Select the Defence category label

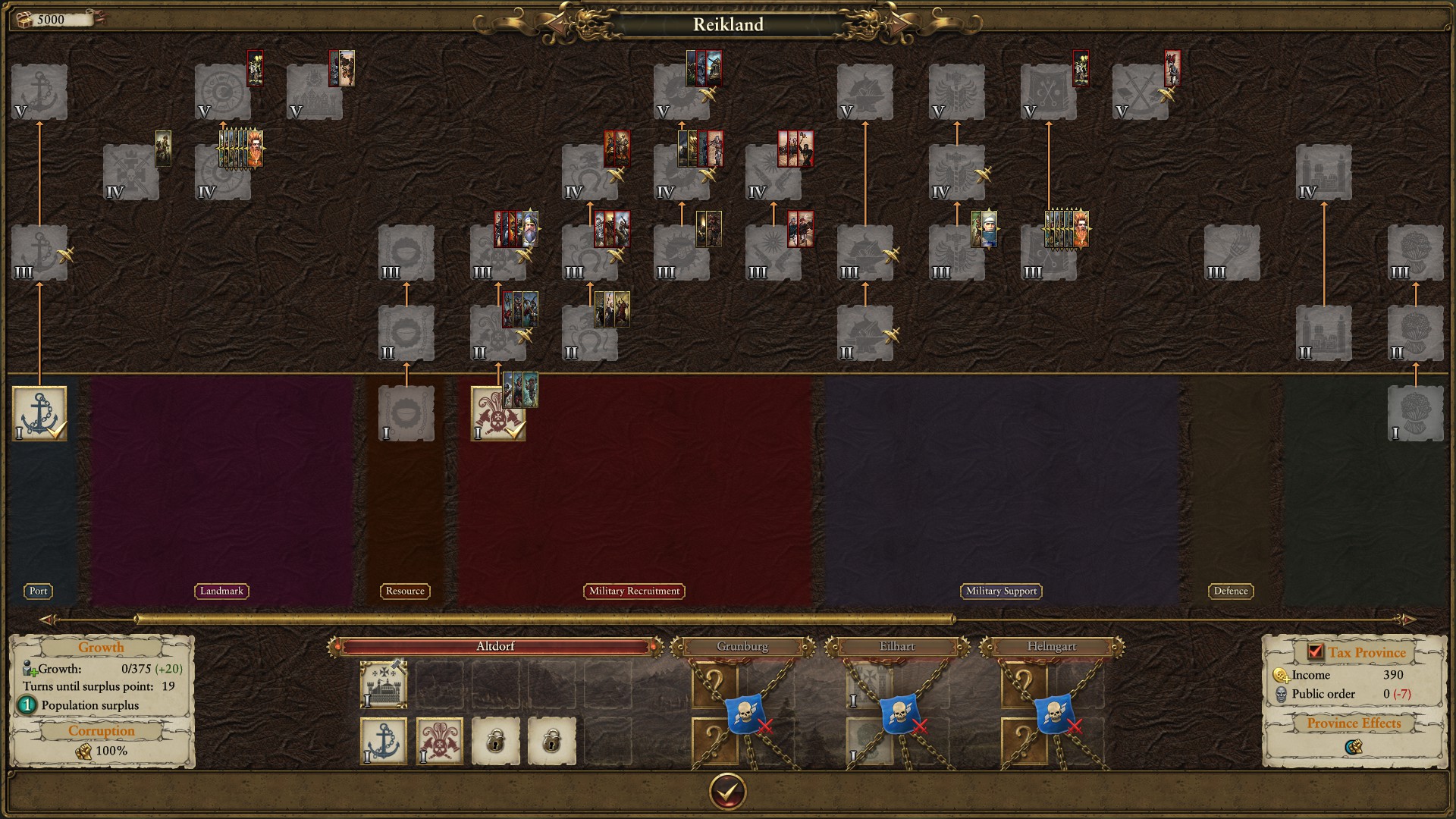pos(1230,591)
